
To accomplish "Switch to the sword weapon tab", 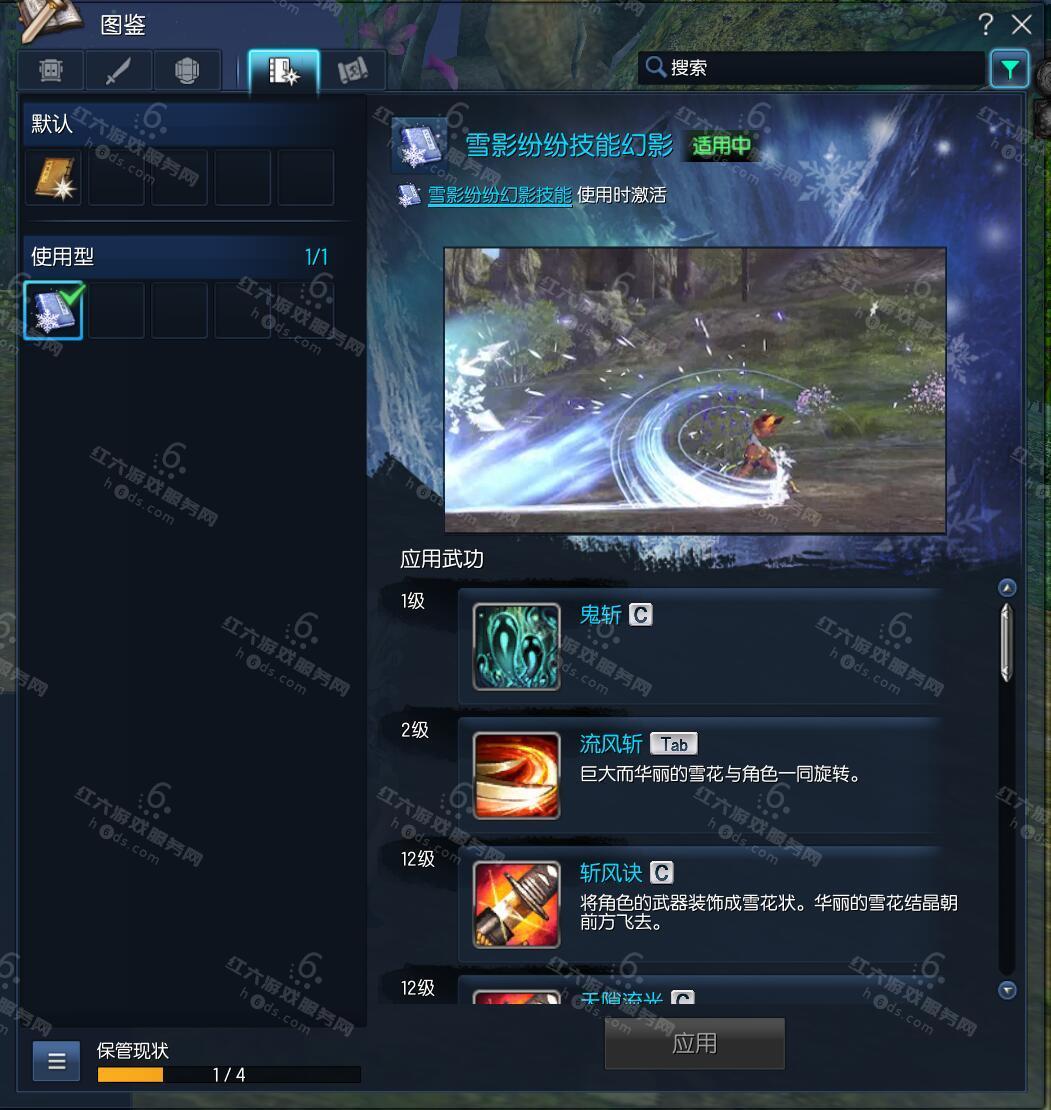I will click(119, 71).
